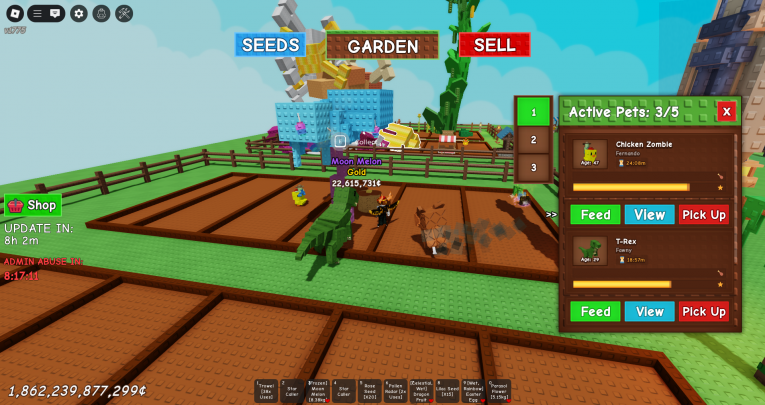The width and height of the screenshot is (765, 405).
Task: Pick up the Chicken Zombie
Action: [704, 215]
